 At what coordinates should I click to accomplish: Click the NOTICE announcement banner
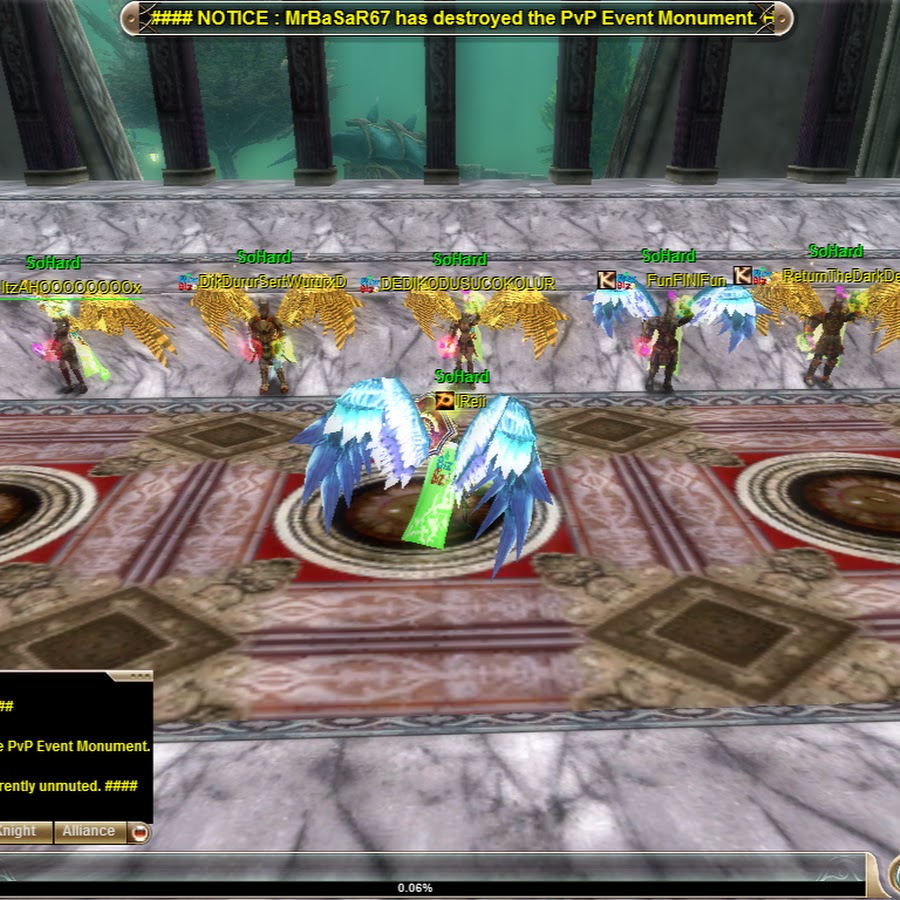coord(457,18)
